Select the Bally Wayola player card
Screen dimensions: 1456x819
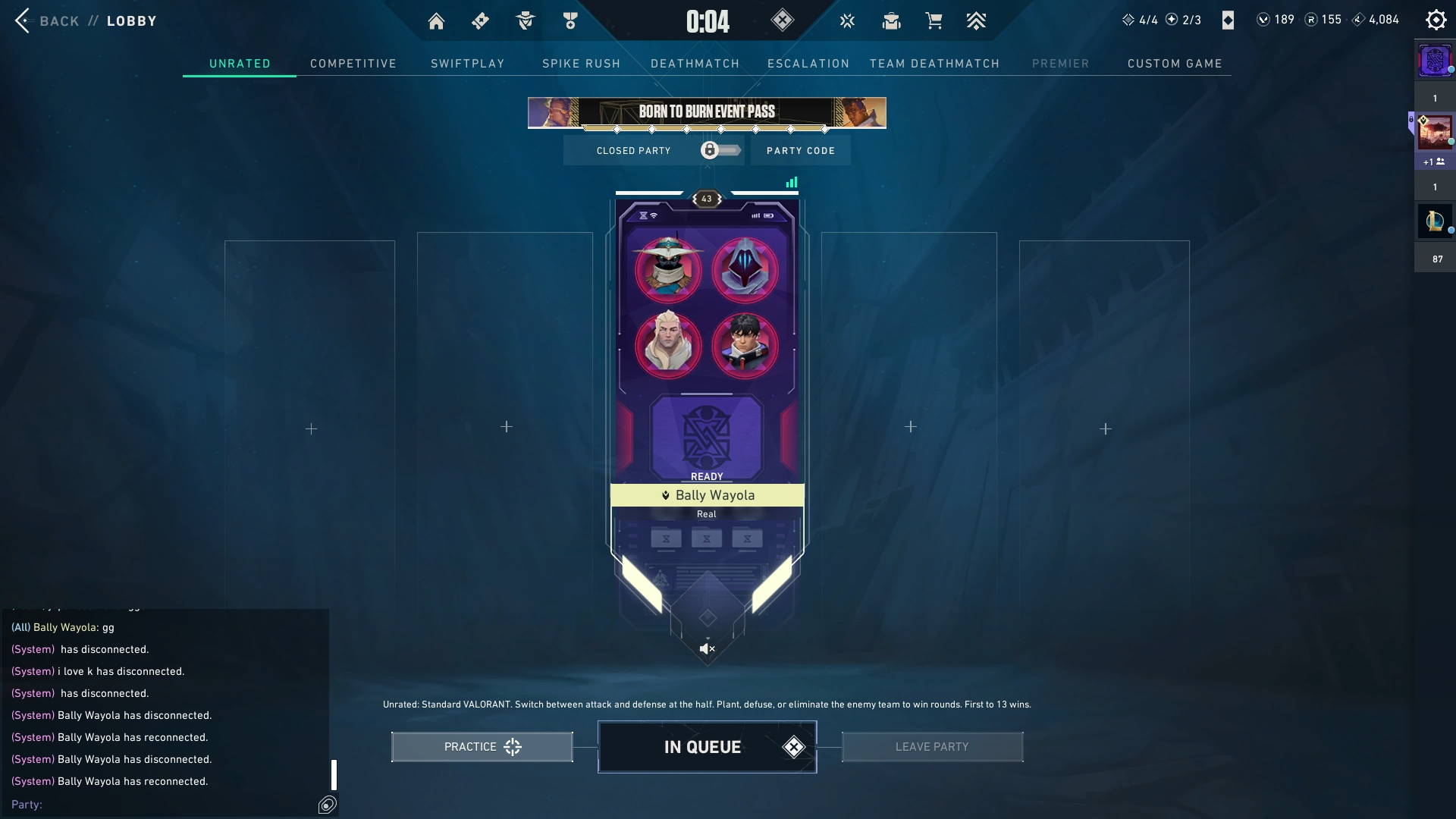pyautogui.click(x=707, y=495)
